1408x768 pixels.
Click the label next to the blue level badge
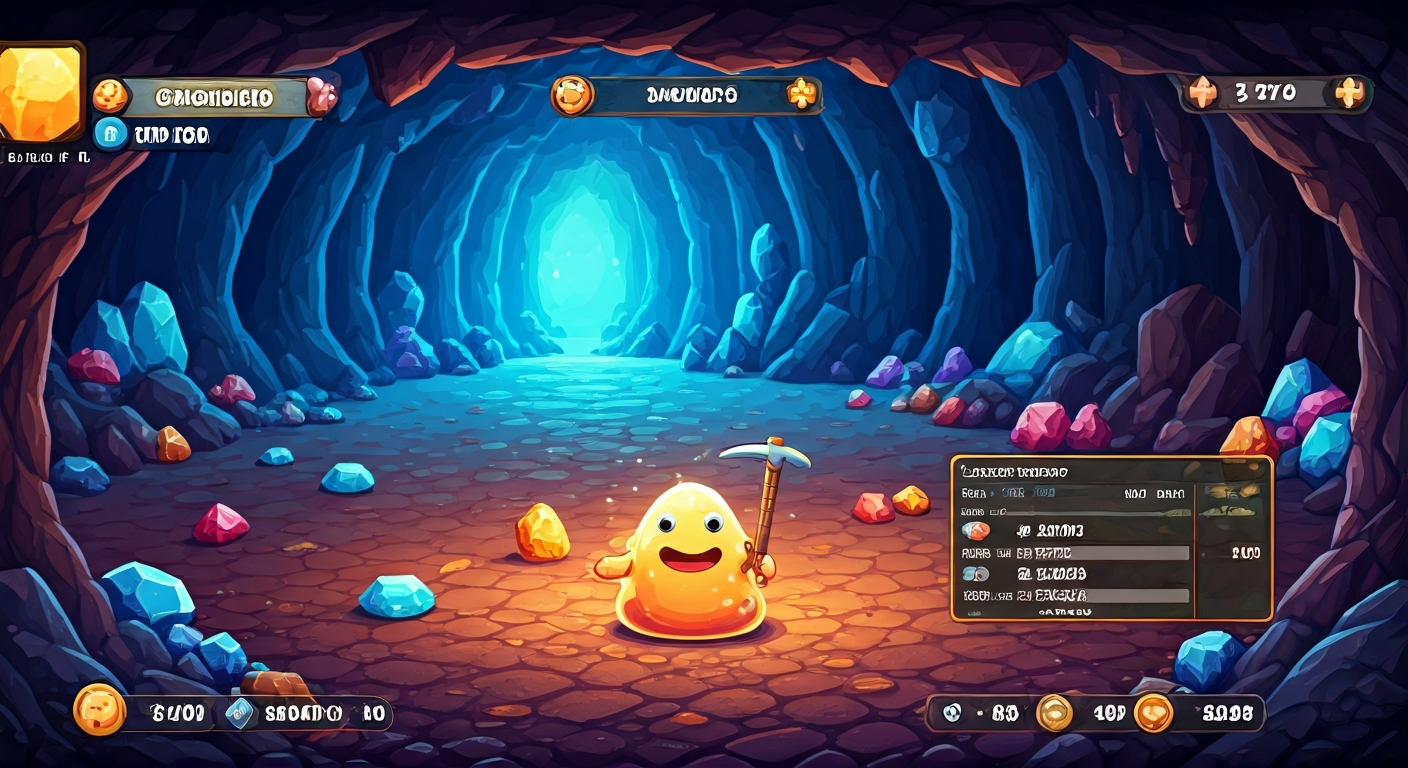click(170, 136)
